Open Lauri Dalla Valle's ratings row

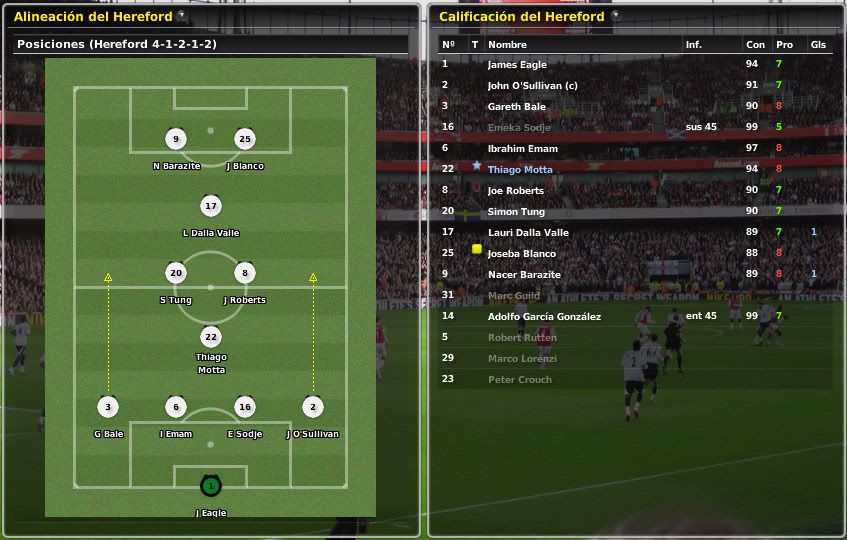pos(528,233)
